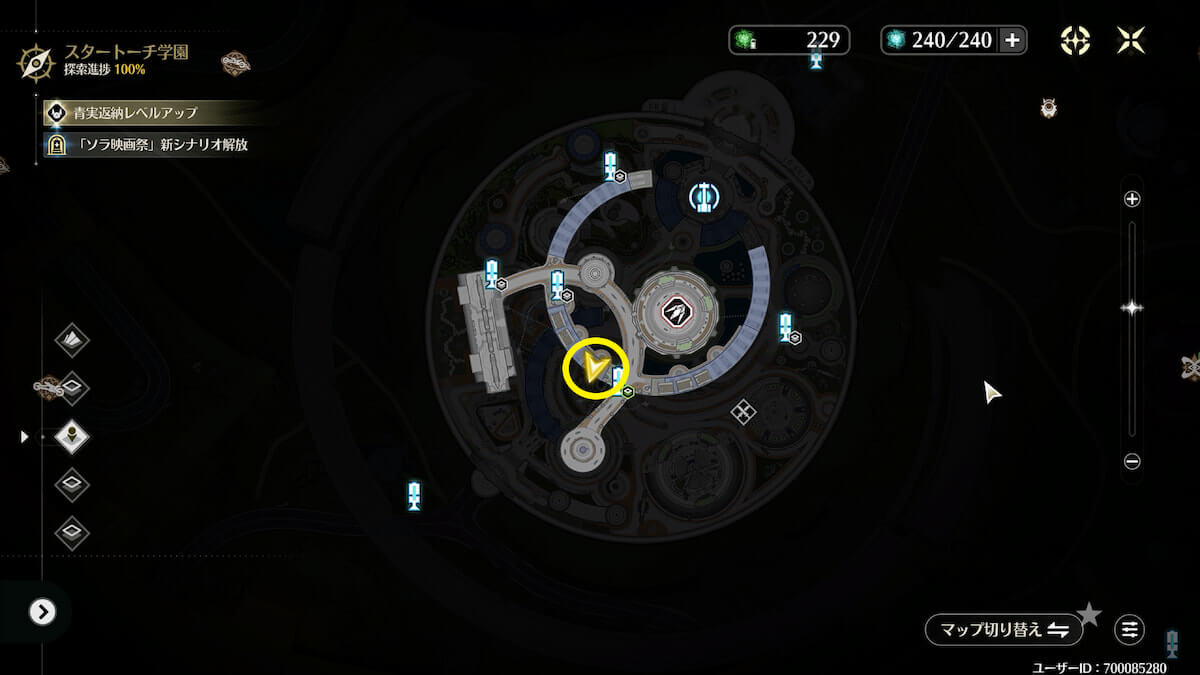The height and width of the screenshot is (675, 1200).
Task: Close the map with the X button
Action: [1131, 40]
